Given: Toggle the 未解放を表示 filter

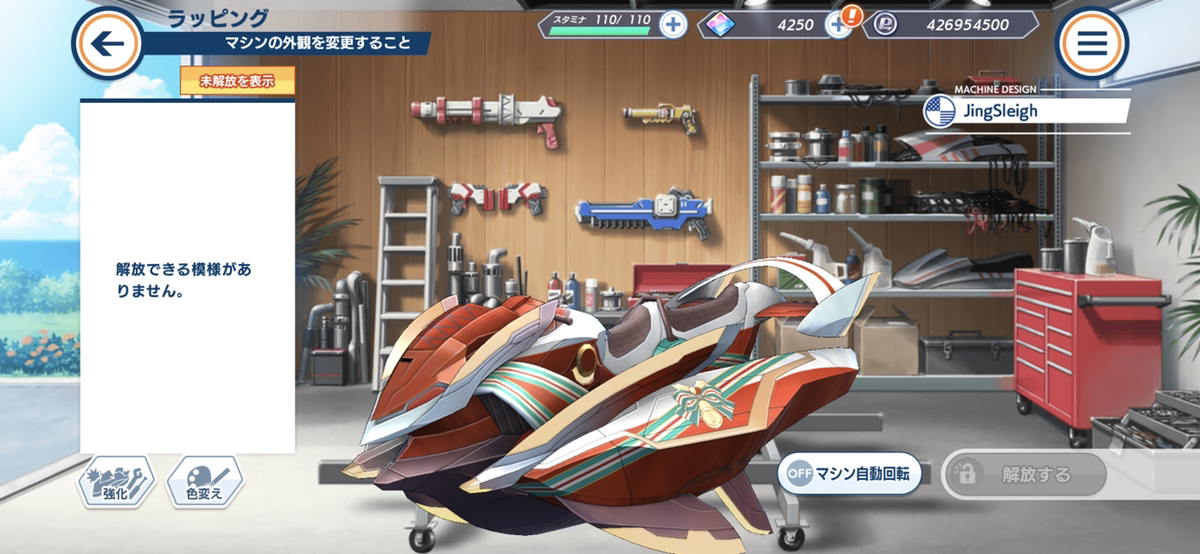Looking at the screenshot, I should coord(237,81).
